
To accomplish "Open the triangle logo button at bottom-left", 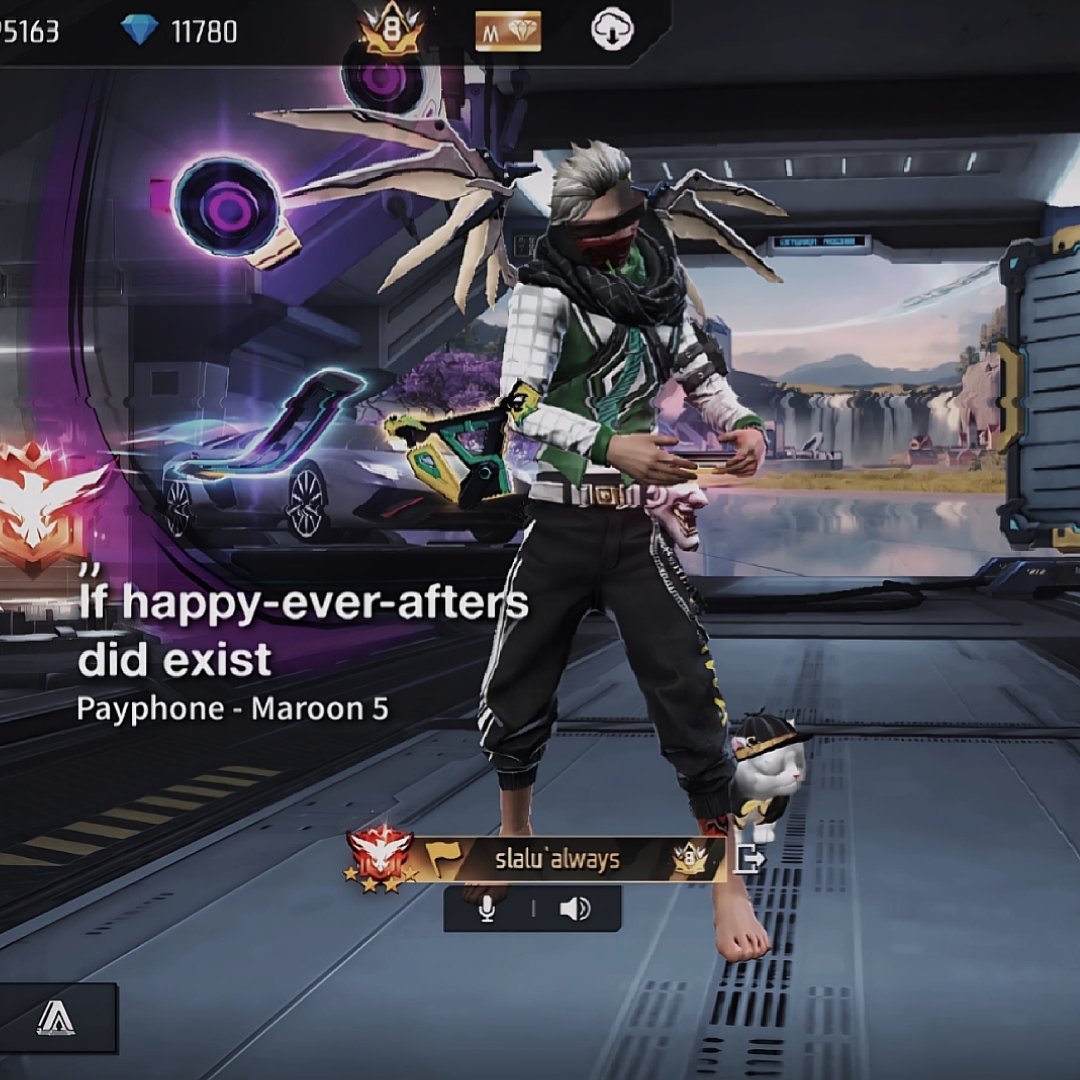I will (x=56, y=1018).
